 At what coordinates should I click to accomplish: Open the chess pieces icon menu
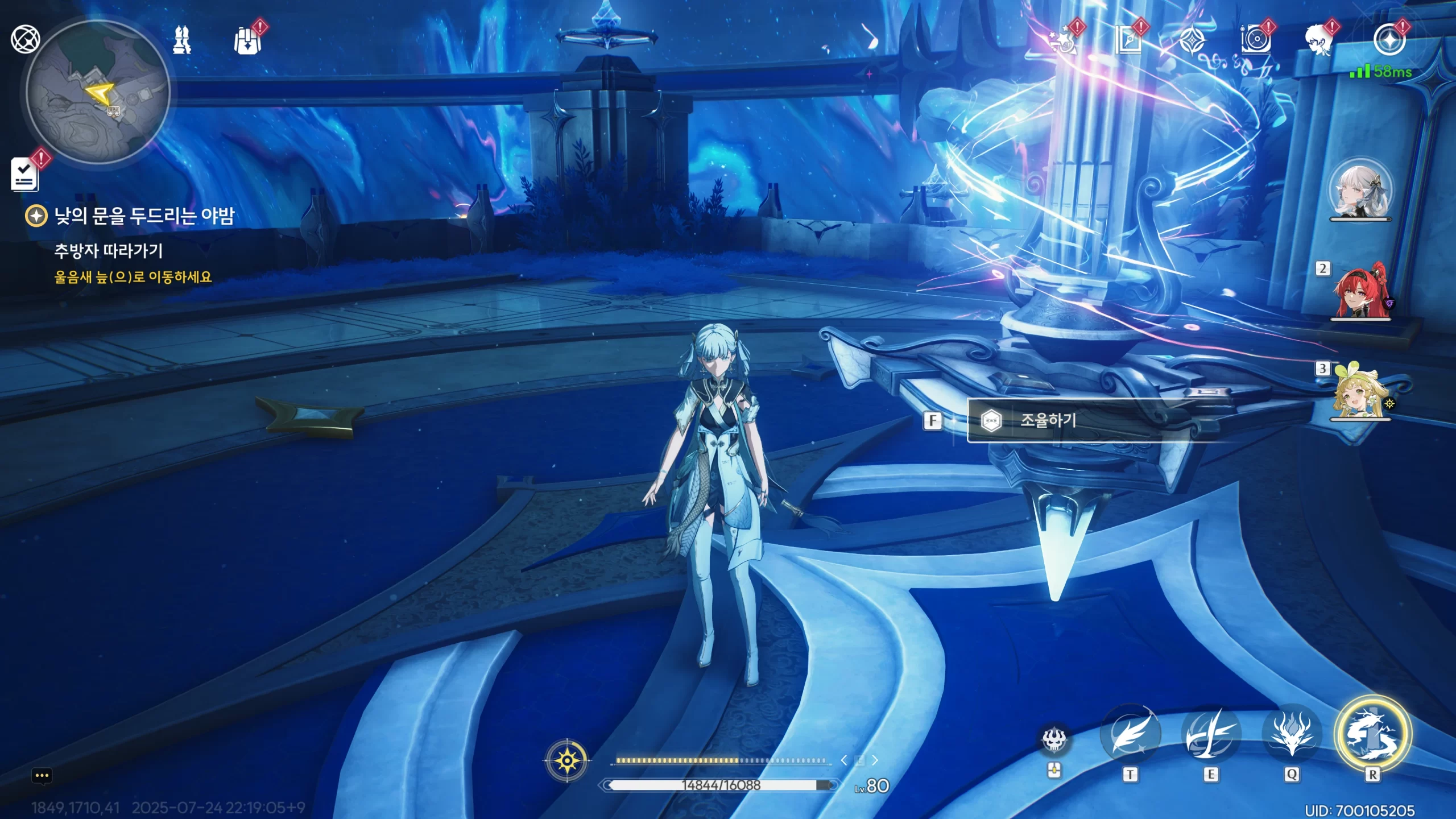(x=182, y=40)
